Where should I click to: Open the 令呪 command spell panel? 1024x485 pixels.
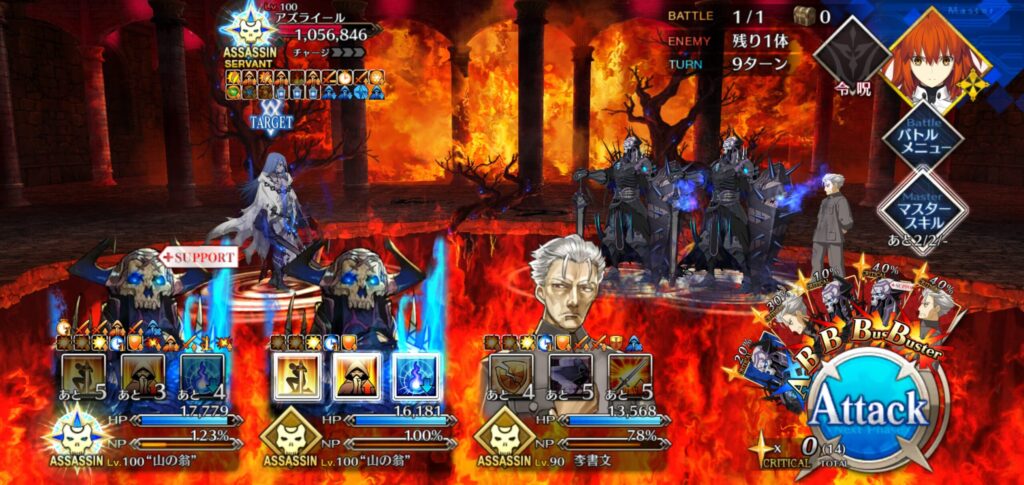[x=850, y=54]
